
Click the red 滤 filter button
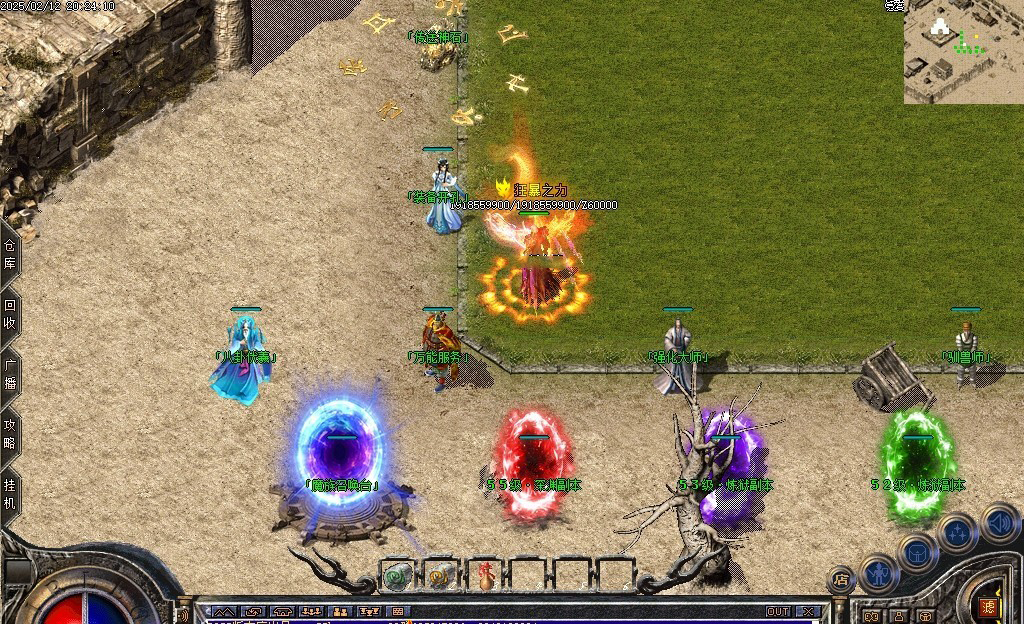click(x=989, y=607)
